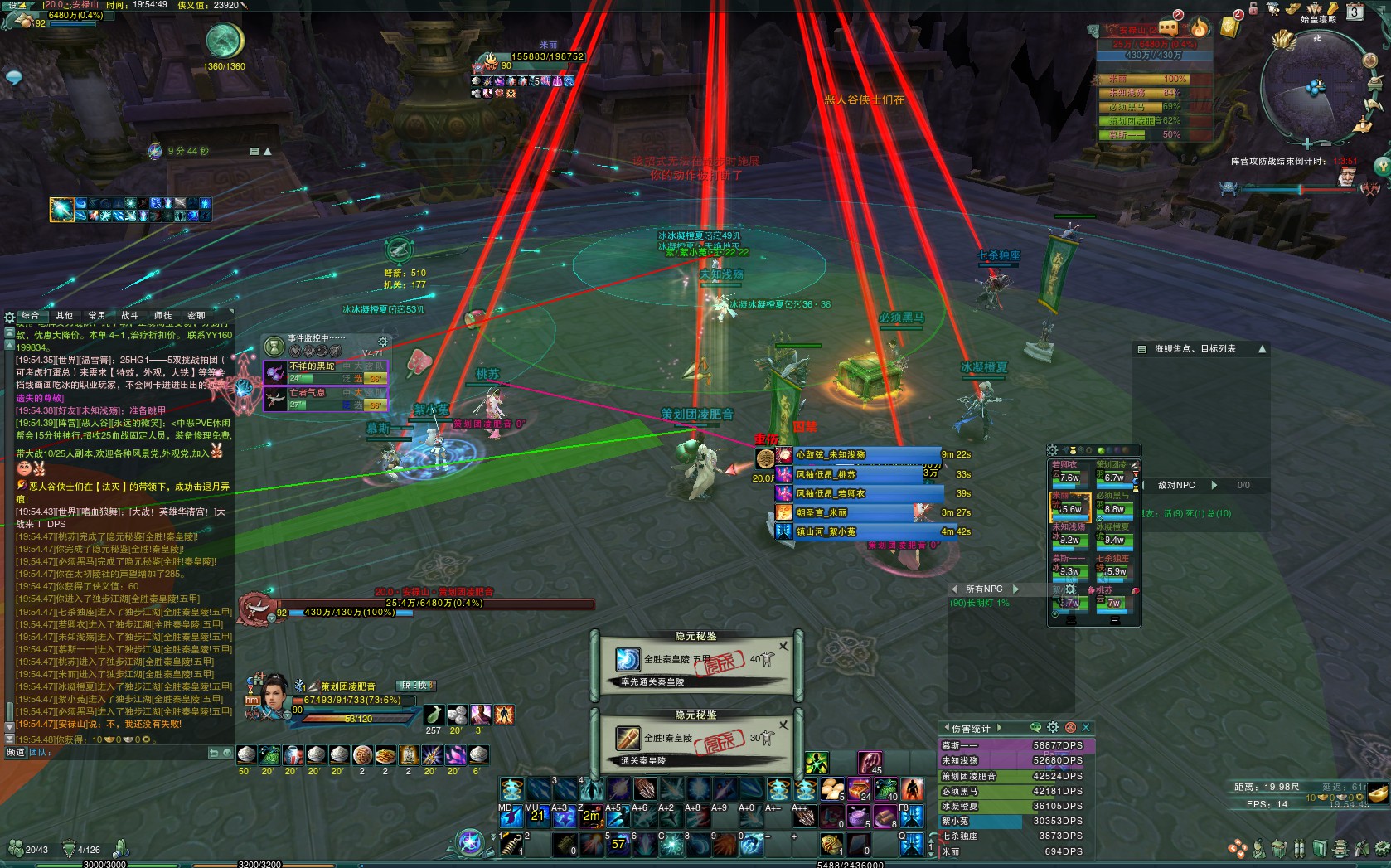Close the 伤害统计 damage meter panel
1391x868 pixels.
[1086, 728]
